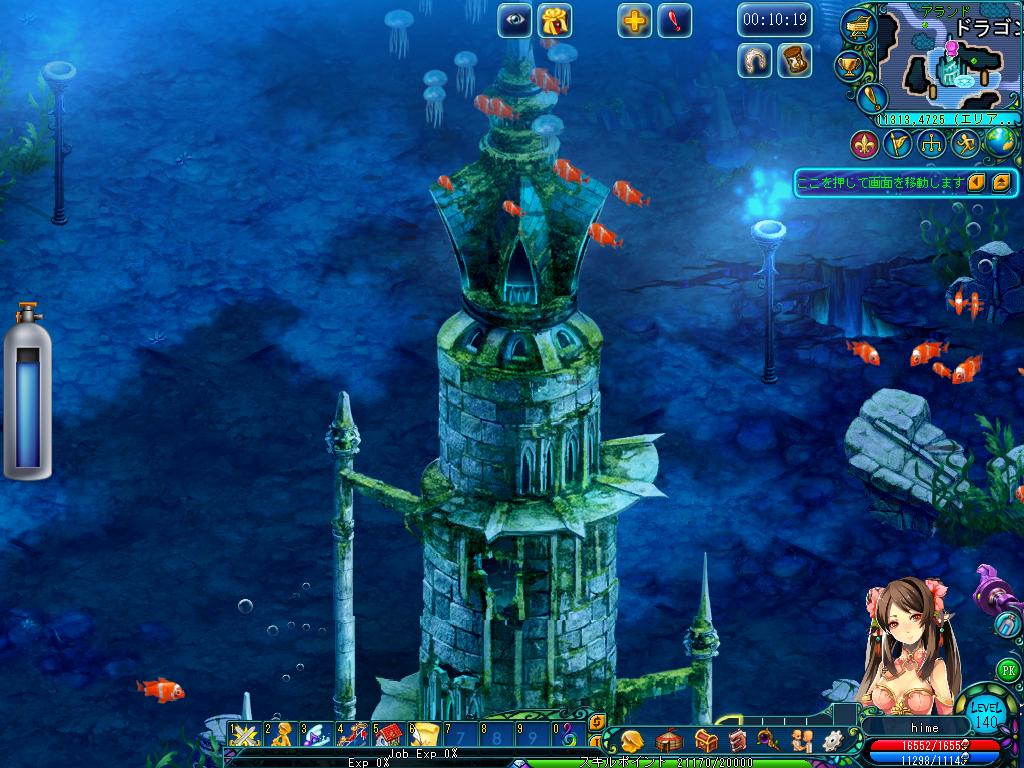Open the shopping cart store

tap(858, 25)
